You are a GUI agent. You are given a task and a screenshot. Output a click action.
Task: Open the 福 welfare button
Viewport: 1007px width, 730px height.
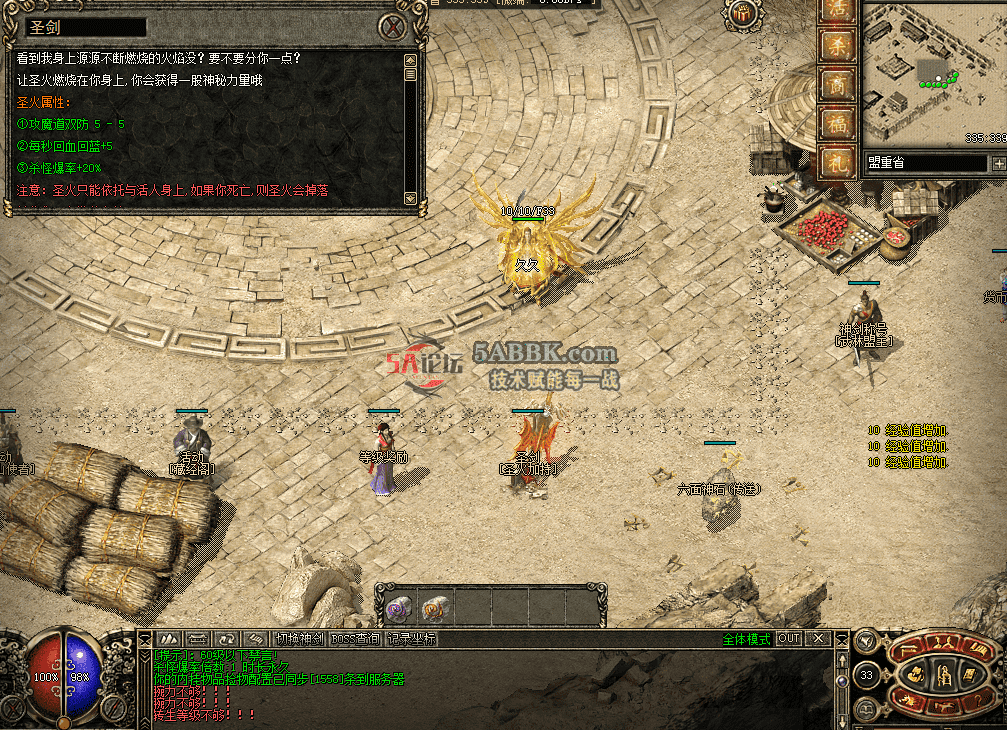835,123
